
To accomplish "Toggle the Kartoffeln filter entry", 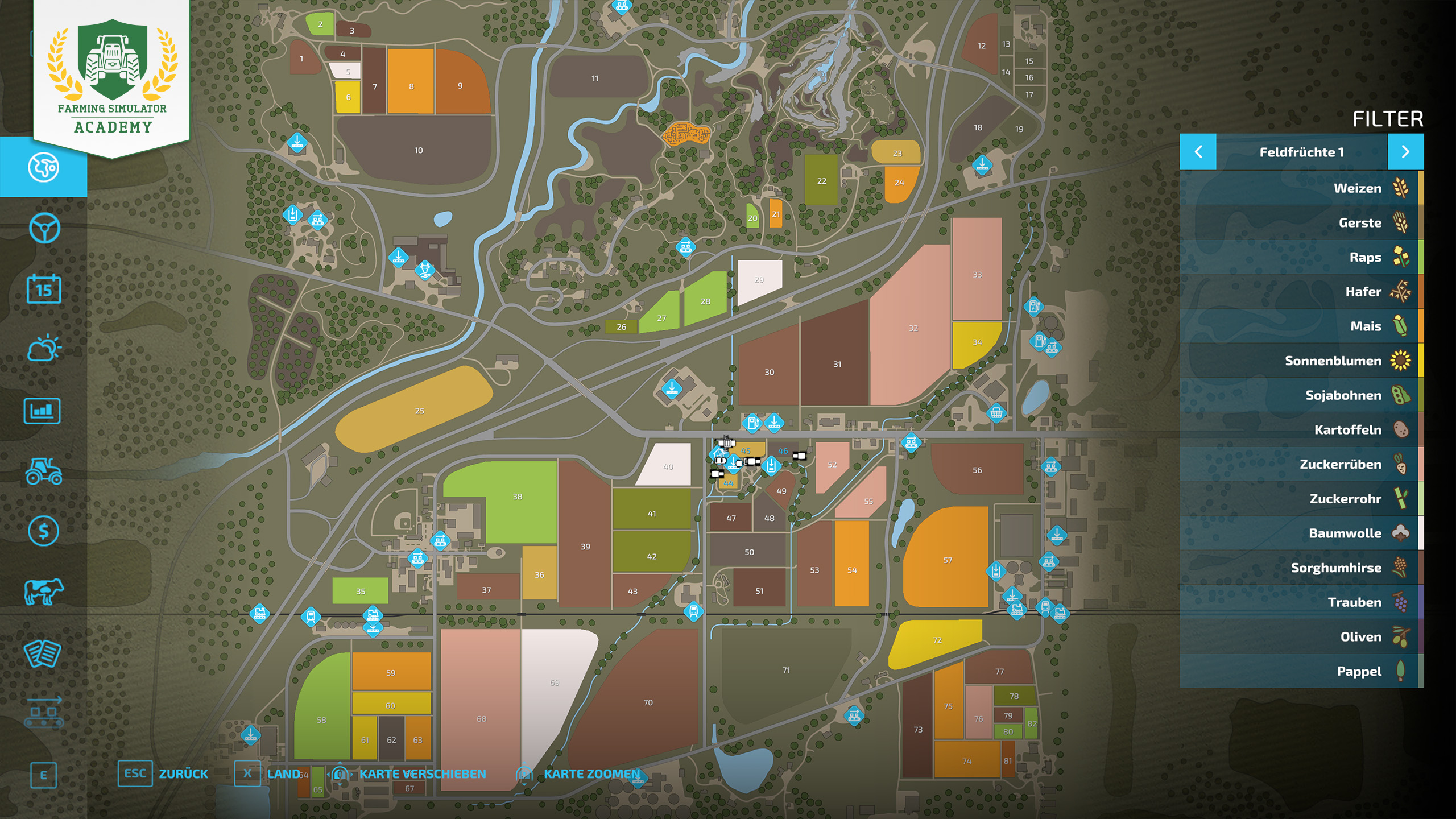I will pos(1301,429).
